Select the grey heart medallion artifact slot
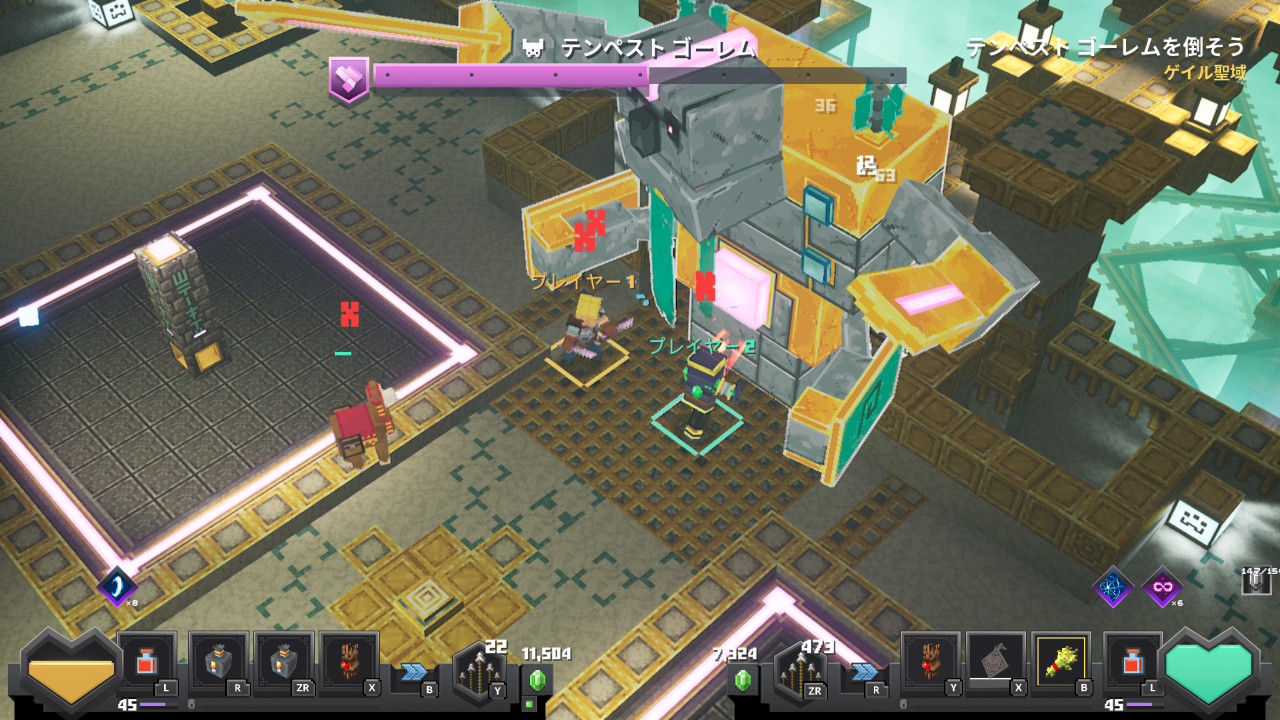Screen dimensions: 1280x720 pos(995,661)
